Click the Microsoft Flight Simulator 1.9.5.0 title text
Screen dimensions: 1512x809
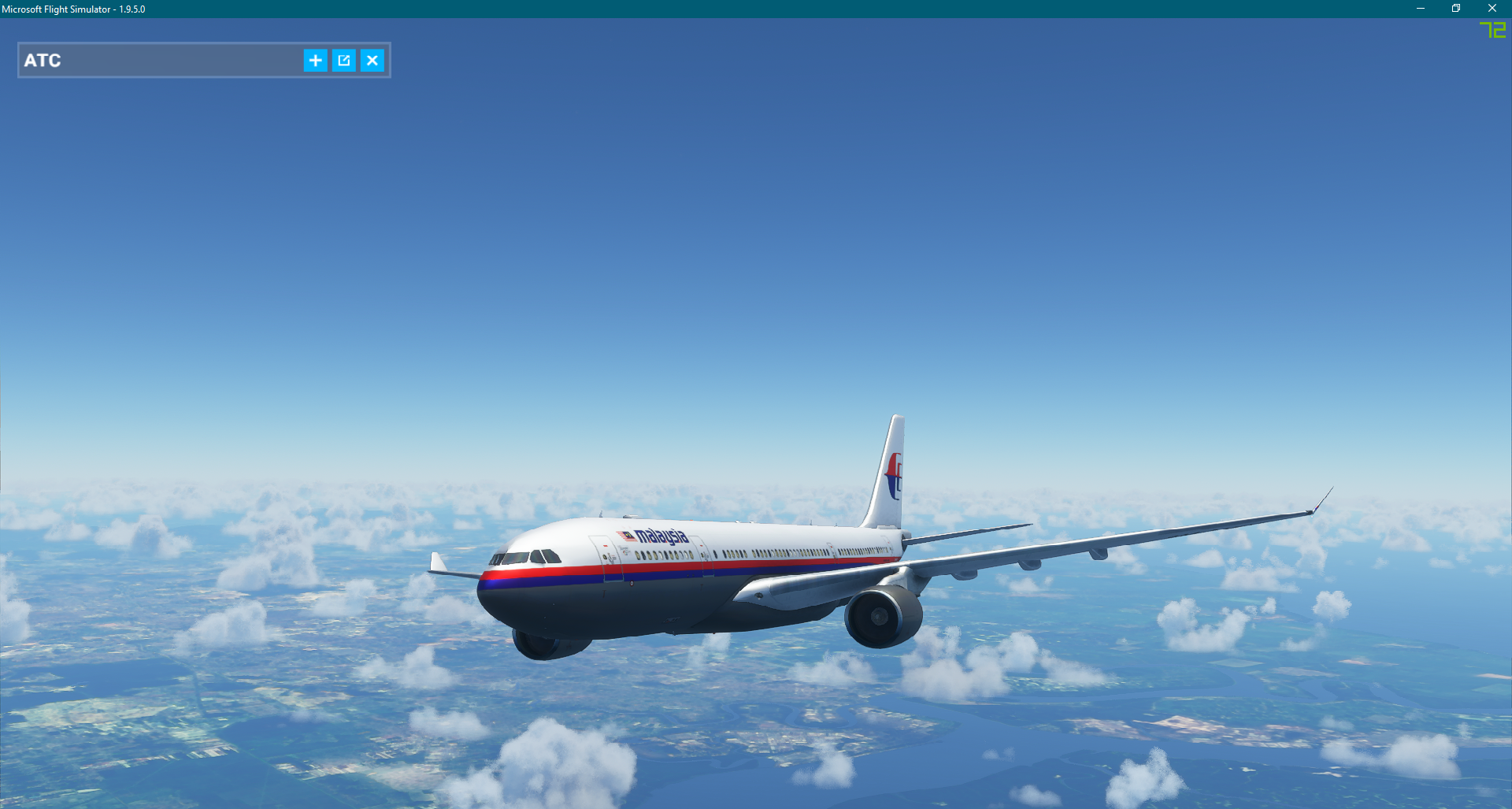[x=75, y=9]
